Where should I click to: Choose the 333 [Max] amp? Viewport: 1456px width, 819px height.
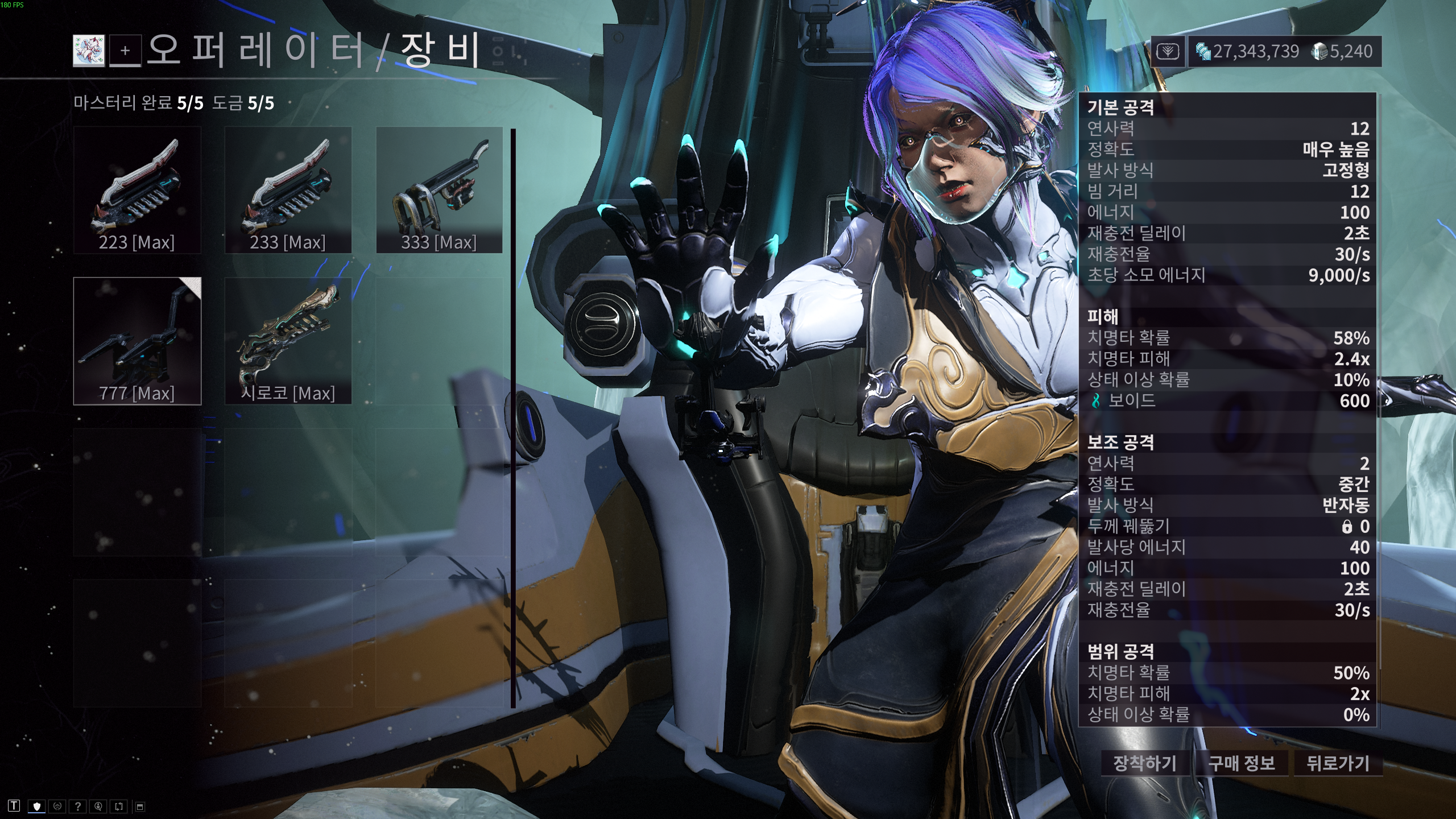(x=439, y=190)
